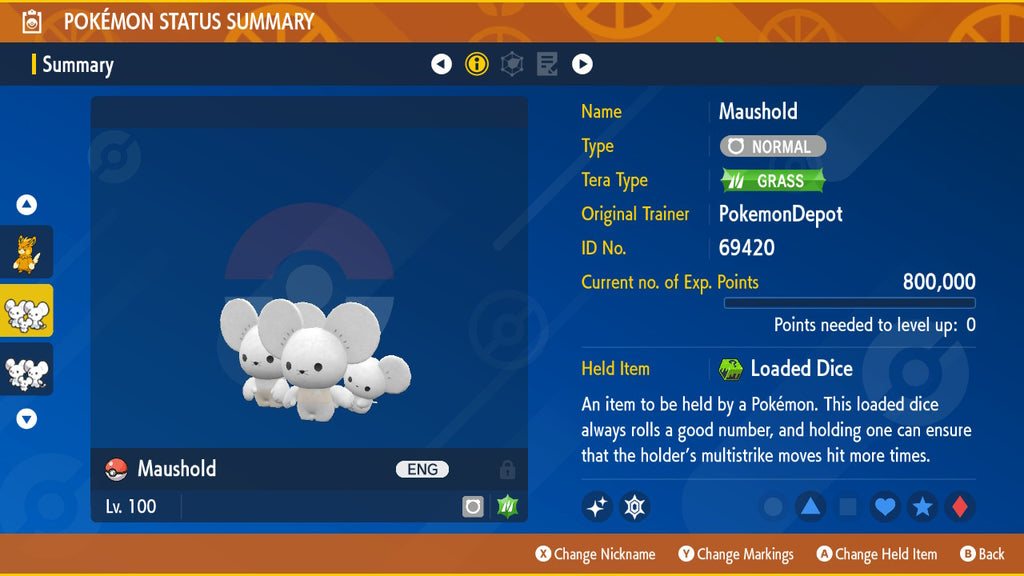Go to the next summary page arrow
Viewport: 1024px width, 576px height.
coord(582,65)
